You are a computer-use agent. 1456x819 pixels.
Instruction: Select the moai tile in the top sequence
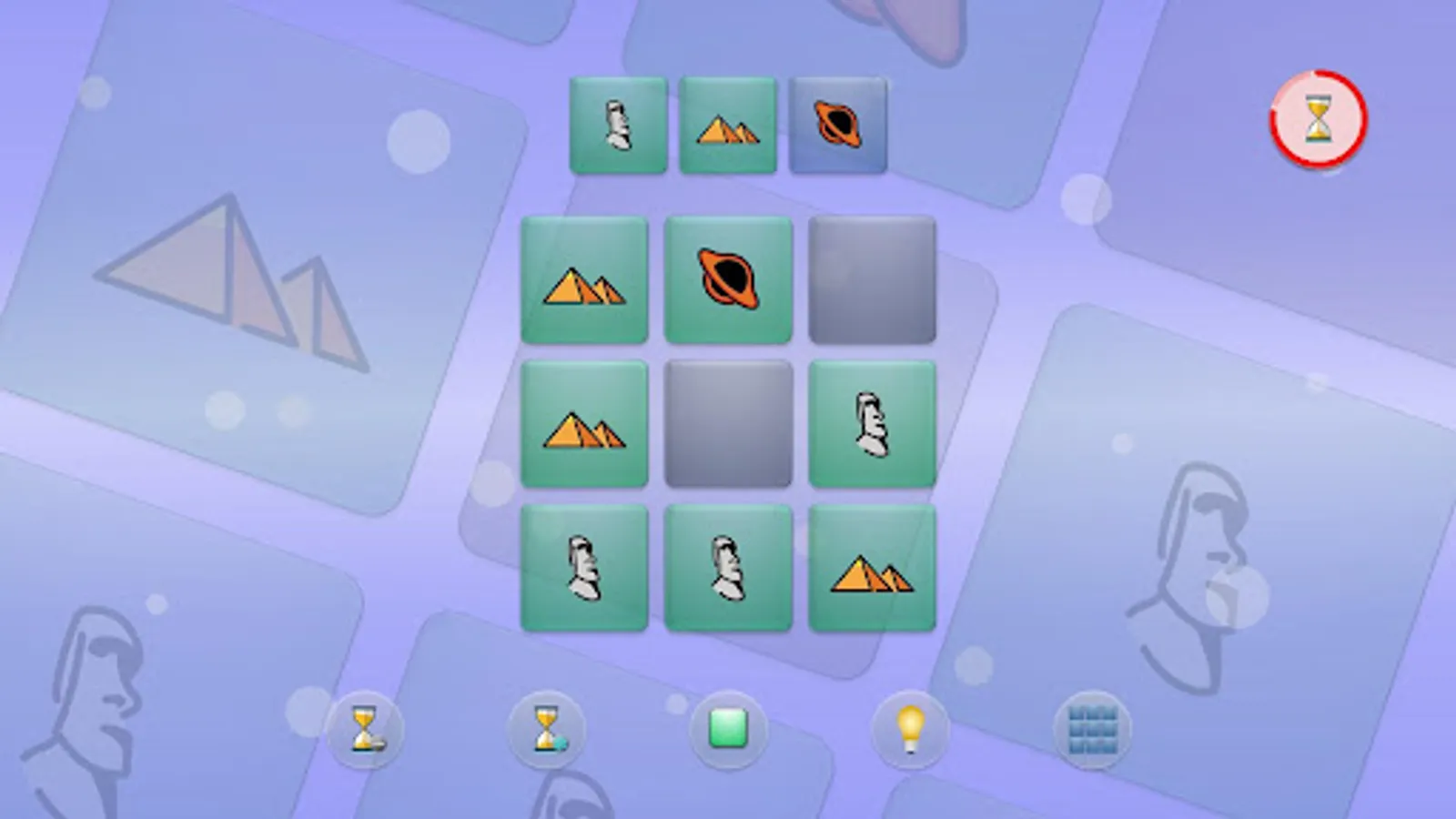(617, 126)
